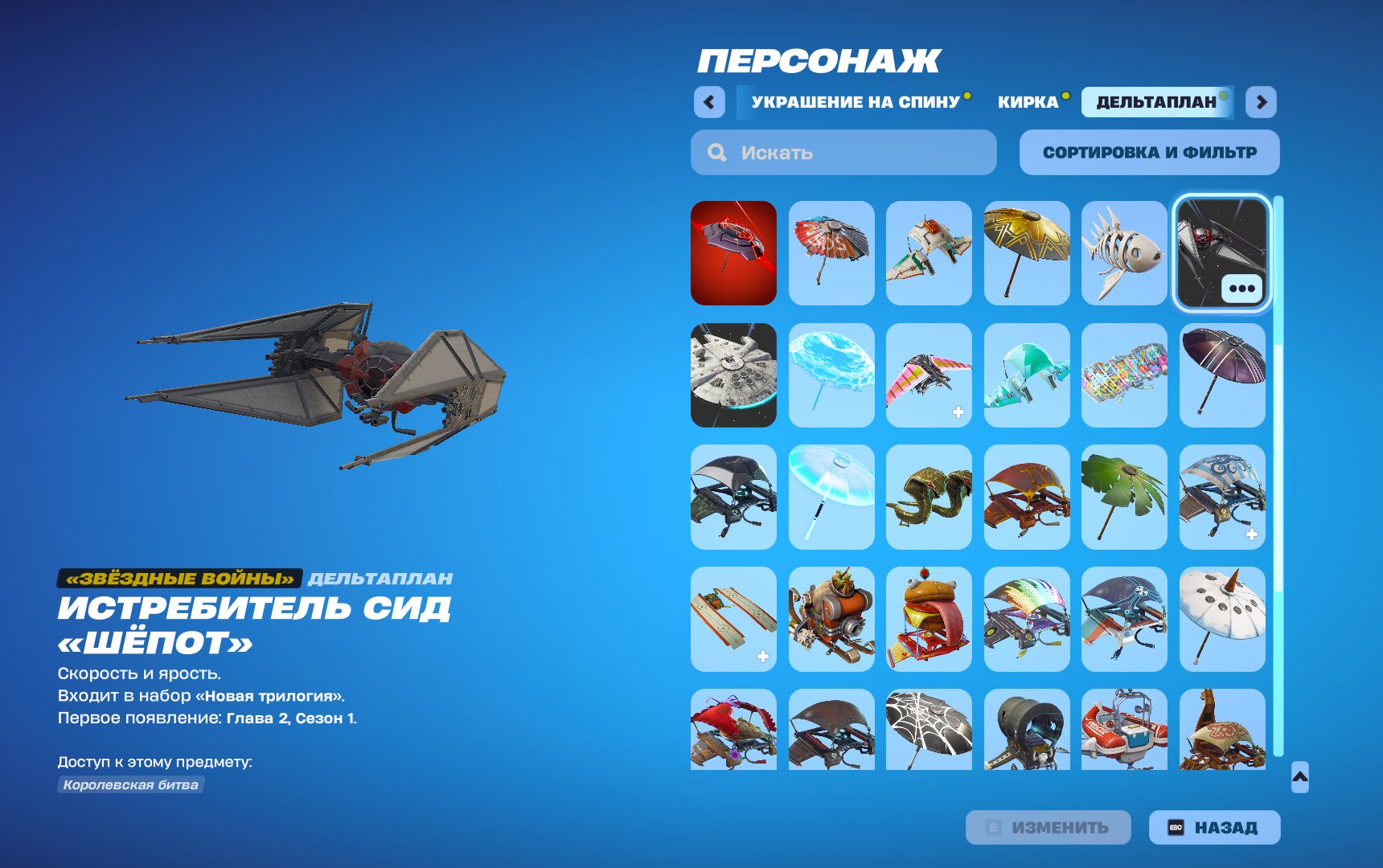Viewport: 1383px width, 868px height.
Task: Open the УКРАШЕНИЕ НА СПИНУ tab
Action: click(x=855, y=103)
